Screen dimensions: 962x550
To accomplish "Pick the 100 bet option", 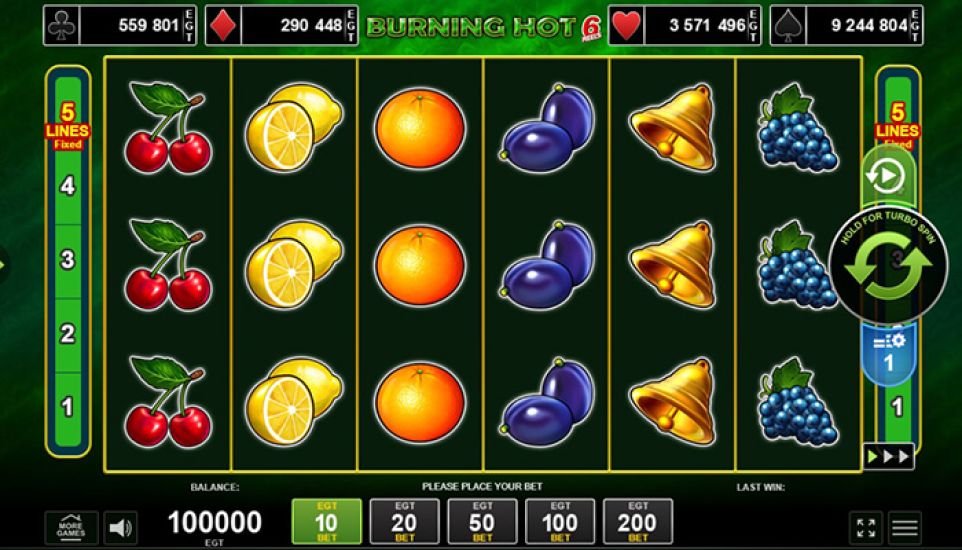I will tap(559, 522).
